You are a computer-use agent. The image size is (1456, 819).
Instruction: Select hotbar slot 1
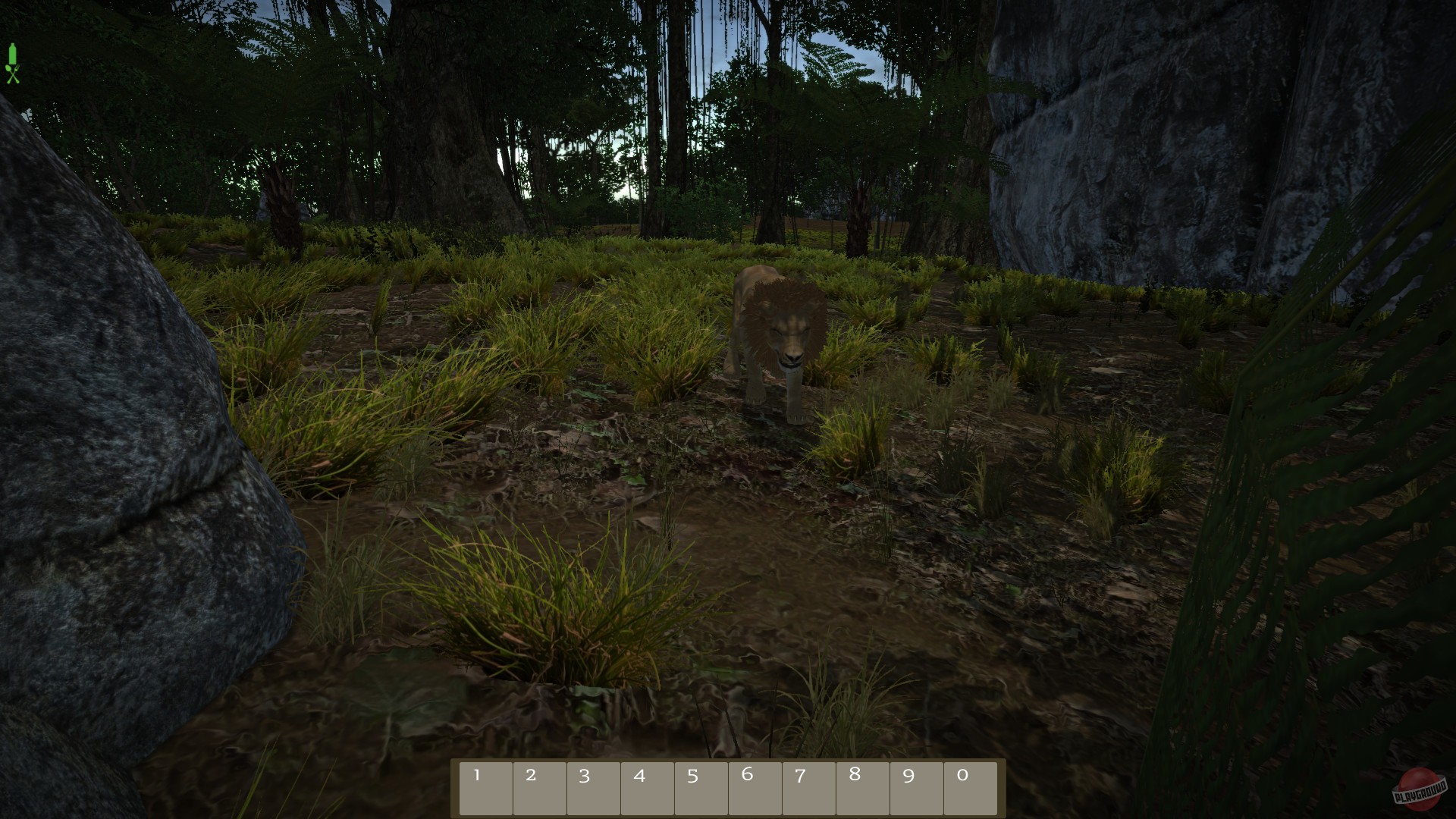[x=486, y=787]
